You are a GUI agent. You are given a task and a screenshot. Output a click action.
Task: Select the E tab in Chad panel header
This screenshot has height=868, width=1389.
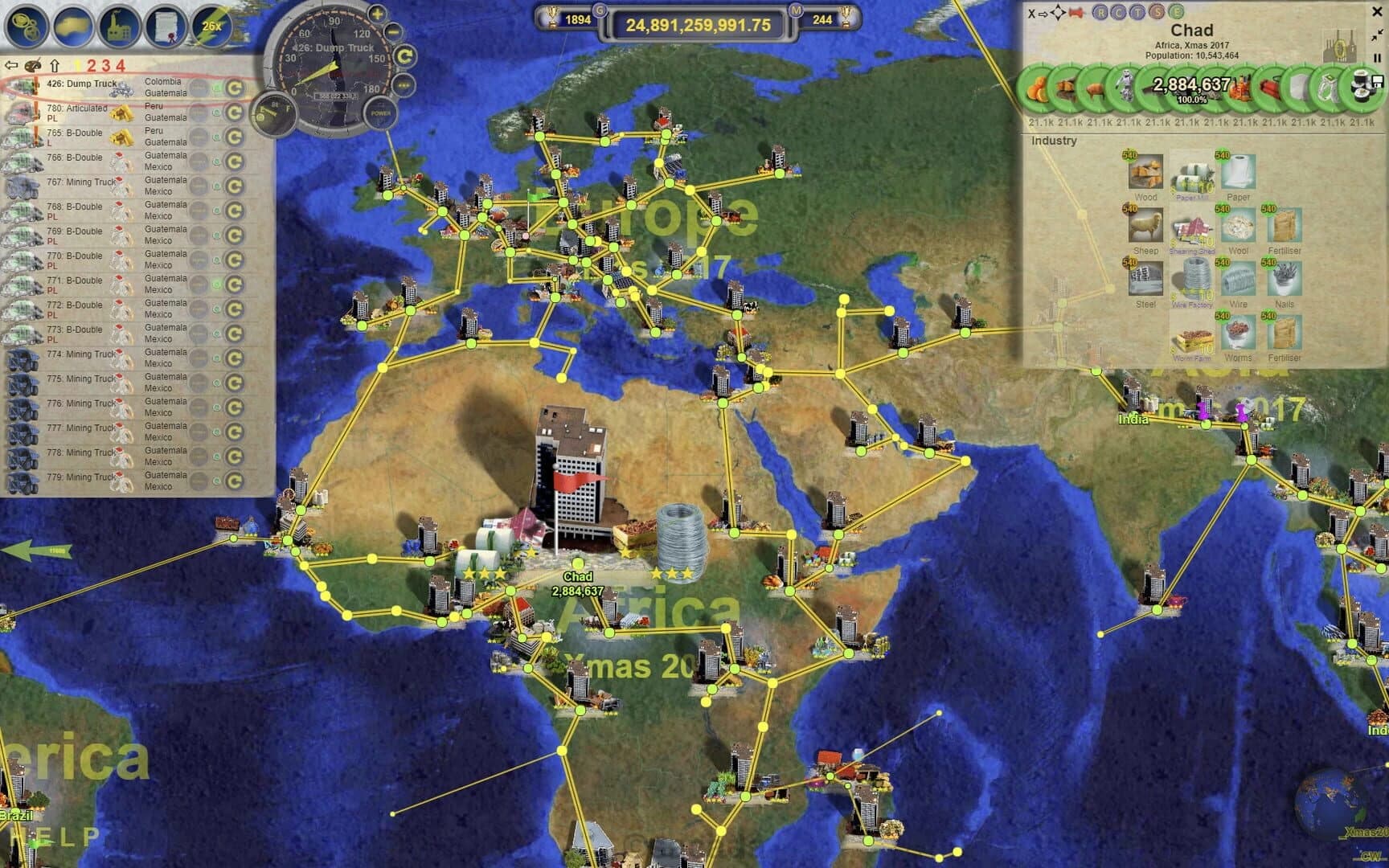[1178, 14]
